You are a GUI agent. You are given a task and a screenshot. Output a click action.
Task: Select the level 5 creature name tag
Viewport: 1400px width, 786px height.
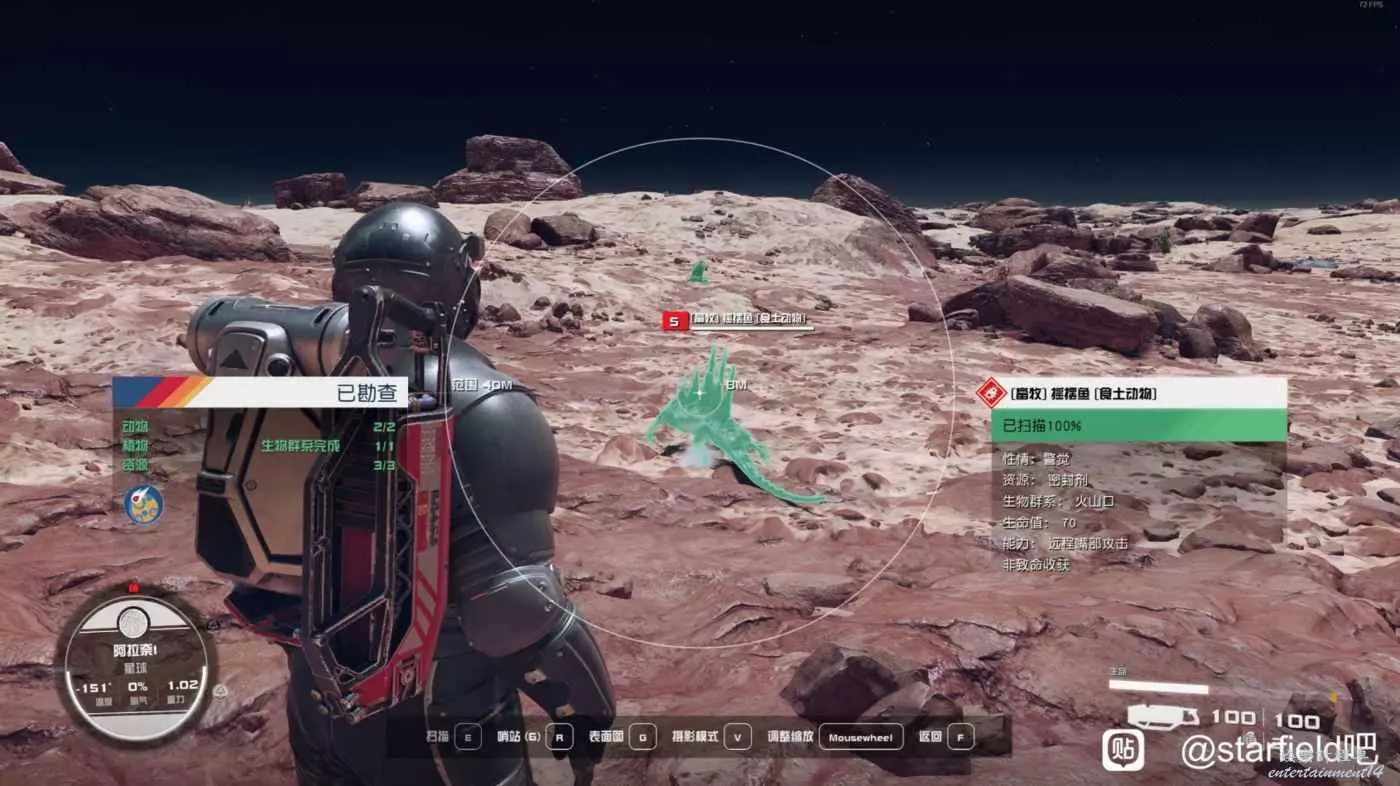coord(737,321)
